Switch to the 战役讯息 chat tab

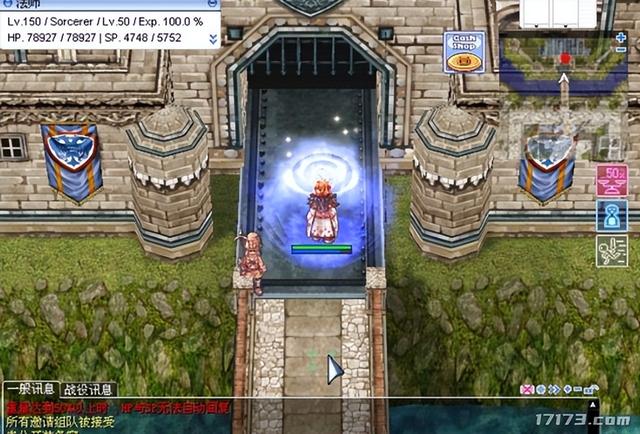pos(90,389)
